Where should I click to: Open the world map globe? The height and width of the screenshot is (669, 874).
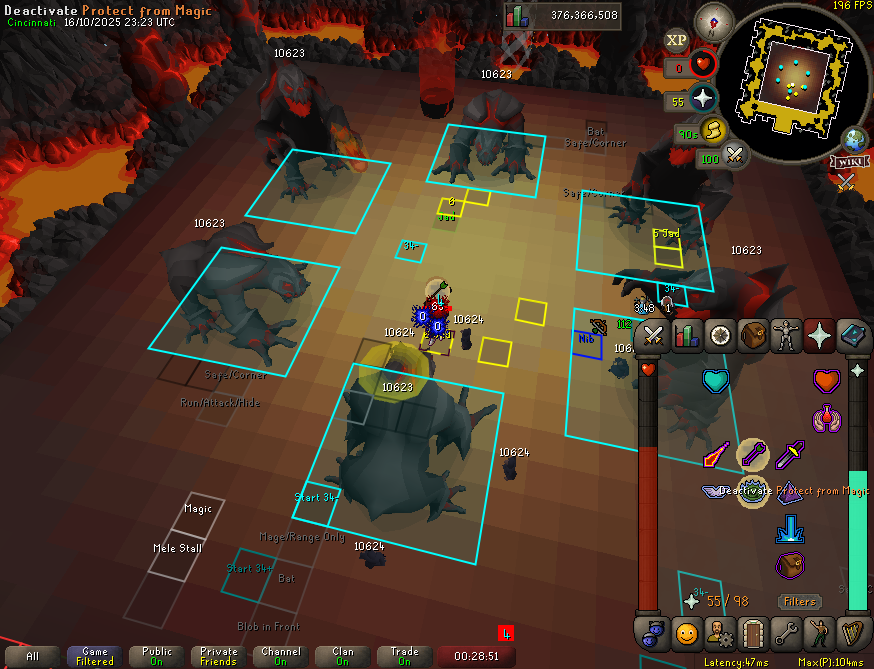point(856,138)
